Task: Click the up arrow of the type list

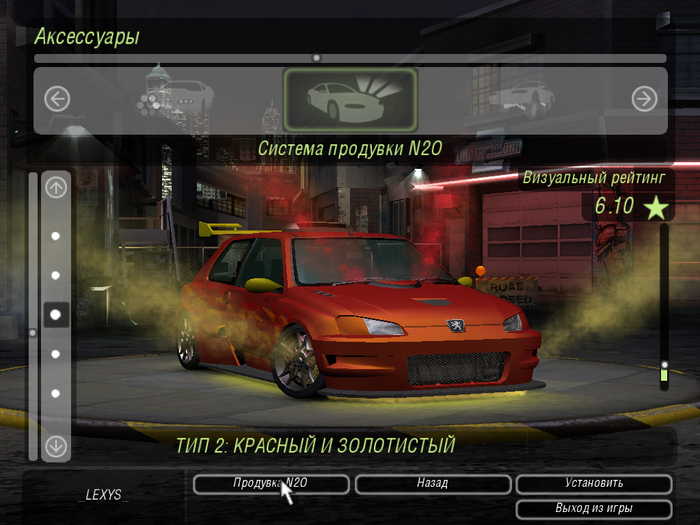Action: tap(56, 186)
